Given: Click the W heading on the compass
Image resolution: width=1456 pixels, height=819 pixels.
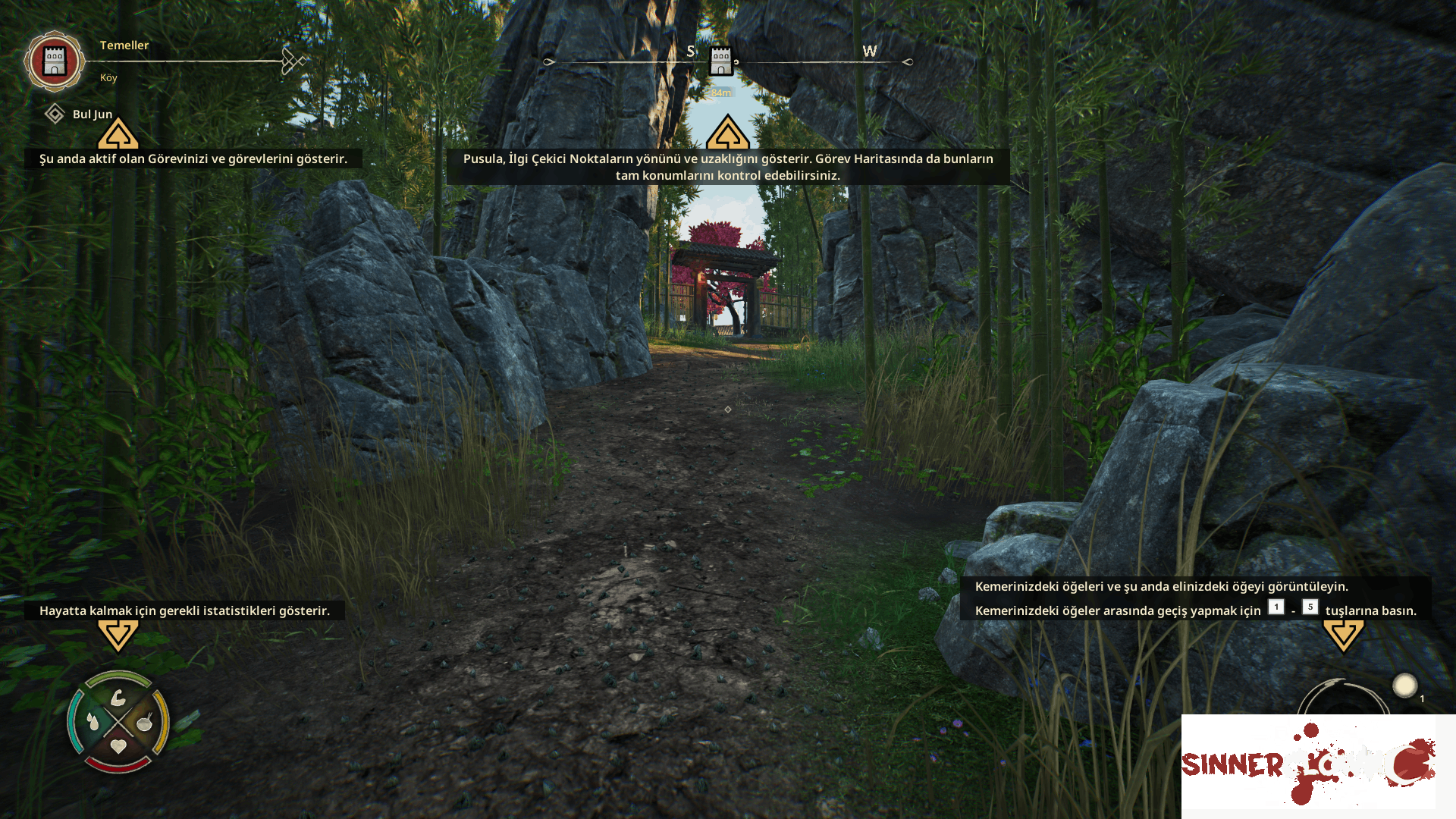Looking at the screenshot, I should (x=869, y=52).
